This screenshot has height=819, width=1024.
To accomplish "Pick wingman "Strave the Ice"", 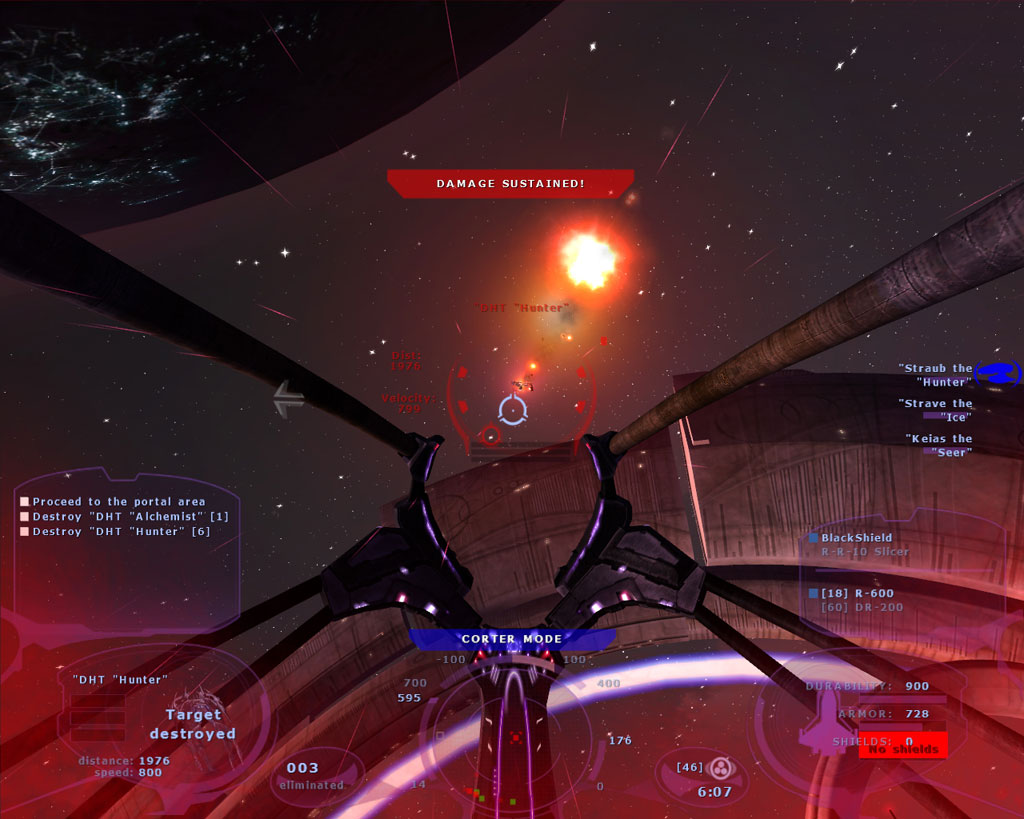I will [x=935, y=410].
